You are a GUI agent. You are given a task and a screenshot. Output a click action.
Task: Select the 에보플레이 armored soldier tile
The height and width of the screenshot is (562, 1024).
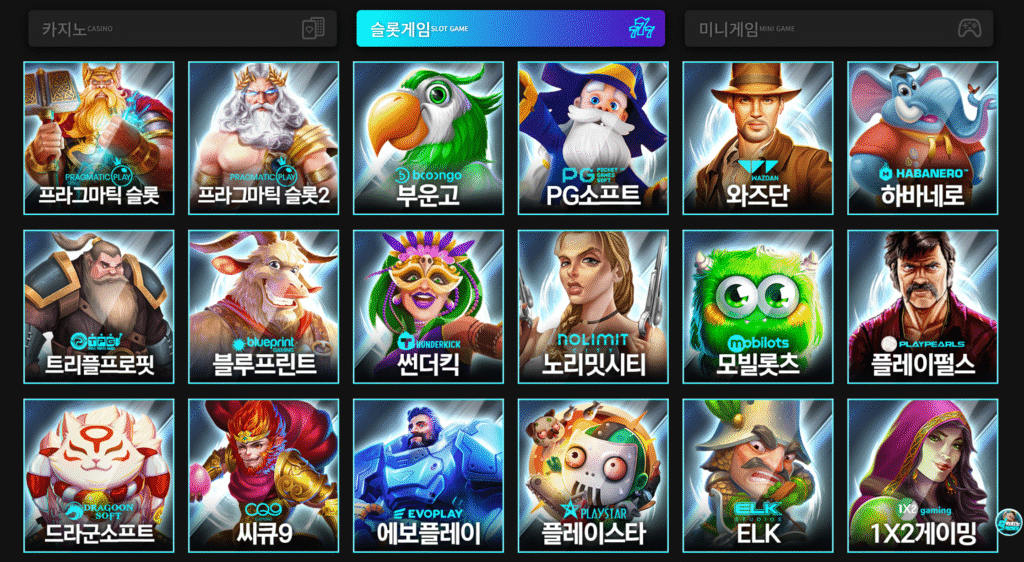[428, 476]
